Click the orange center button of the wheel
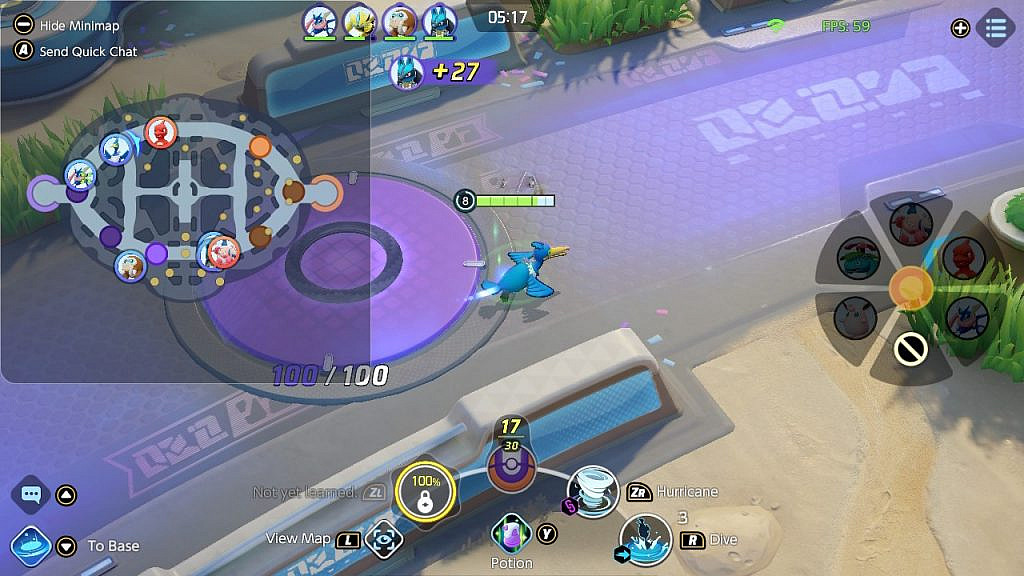 [x=911, y=287]
